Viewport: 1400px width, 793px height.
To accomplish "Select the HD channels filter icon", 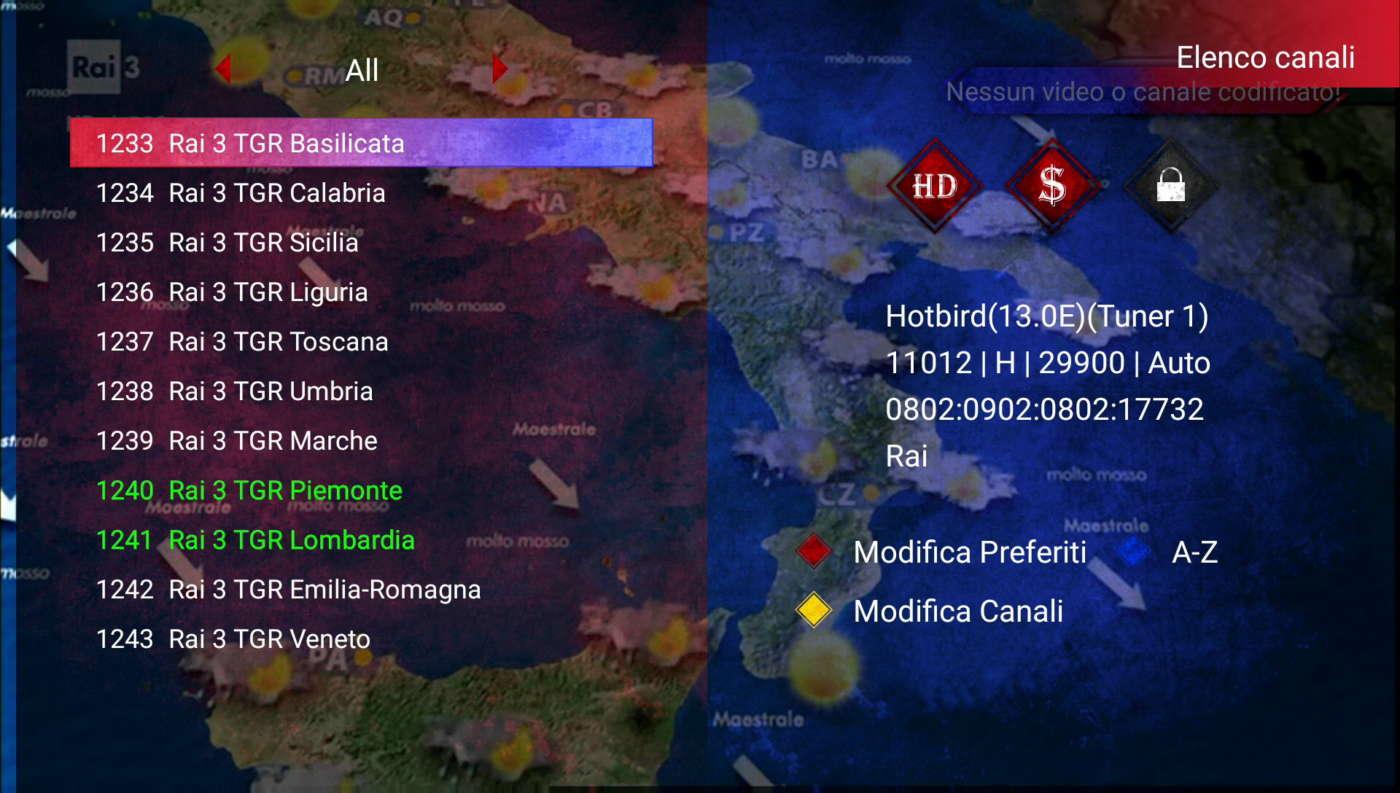I will 933,187.
